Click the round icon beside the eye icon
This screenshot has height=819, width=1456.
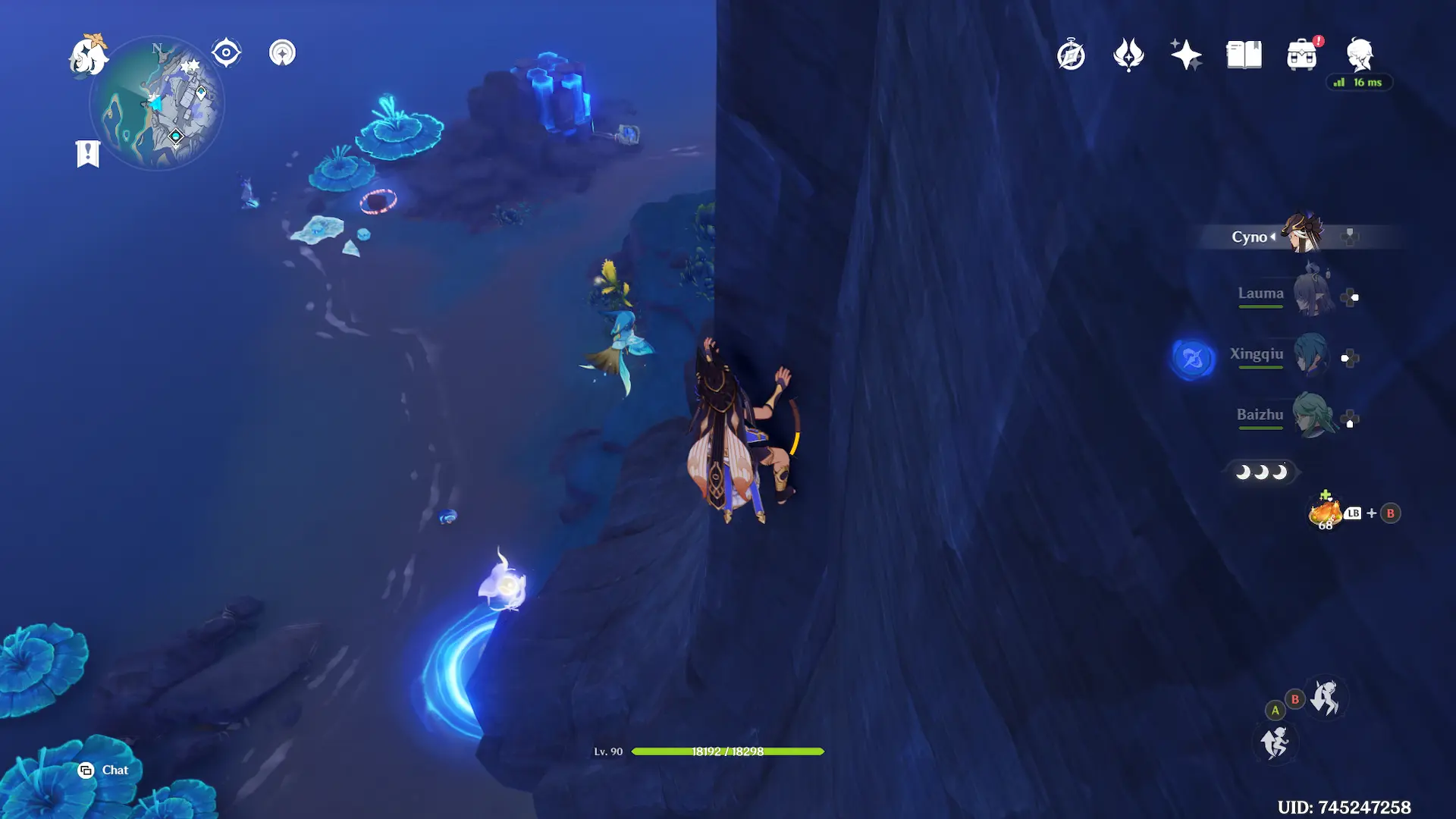(282, 53)
